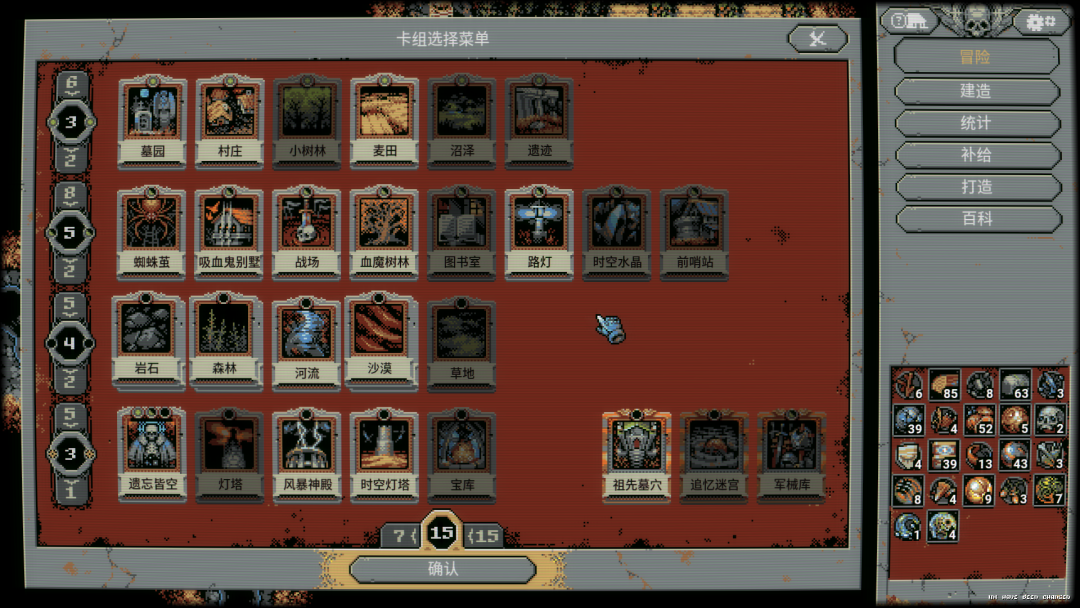The image size is (1080, 608).
Task: Toggle the 村庄 card
Action: 230,120
